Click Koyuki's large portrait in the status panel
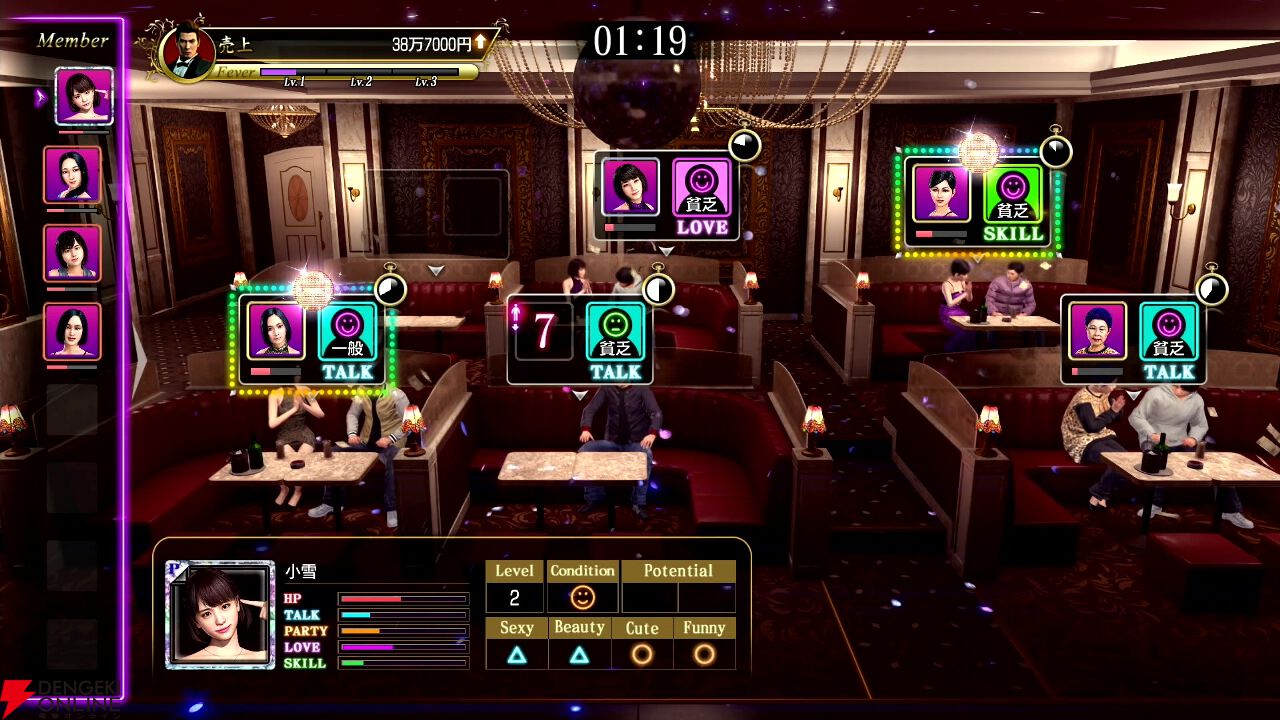Viewport: 1280px width, 720px height. click(x=220, y=613)
